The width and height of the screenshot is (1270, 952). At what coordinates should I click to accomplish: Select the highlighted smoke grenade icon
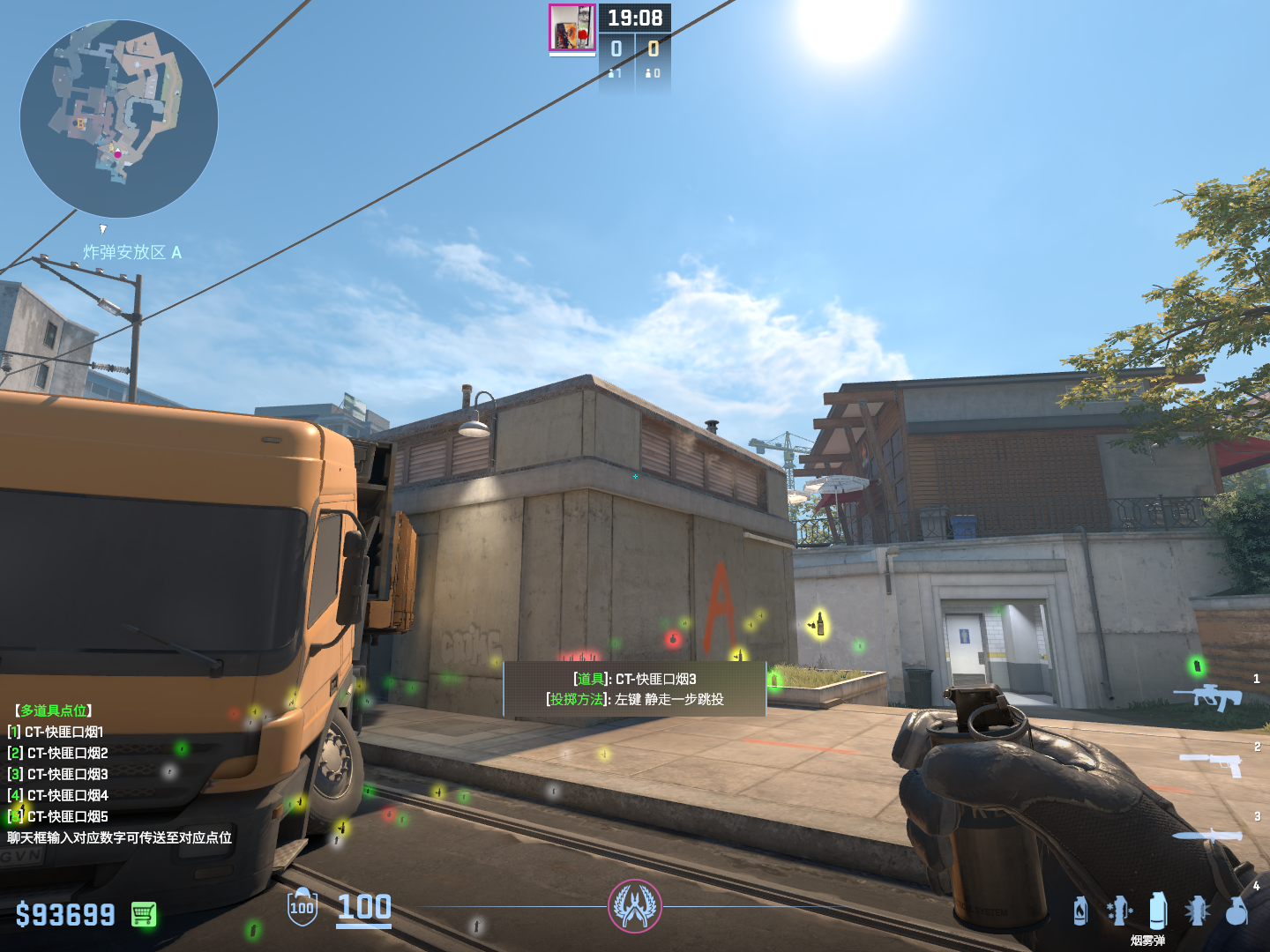pos(1158,910)
